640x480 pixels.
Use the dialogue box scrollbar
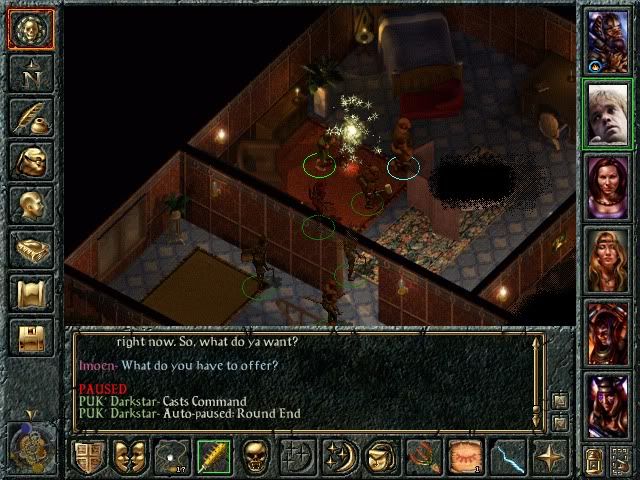coord(537,375)
